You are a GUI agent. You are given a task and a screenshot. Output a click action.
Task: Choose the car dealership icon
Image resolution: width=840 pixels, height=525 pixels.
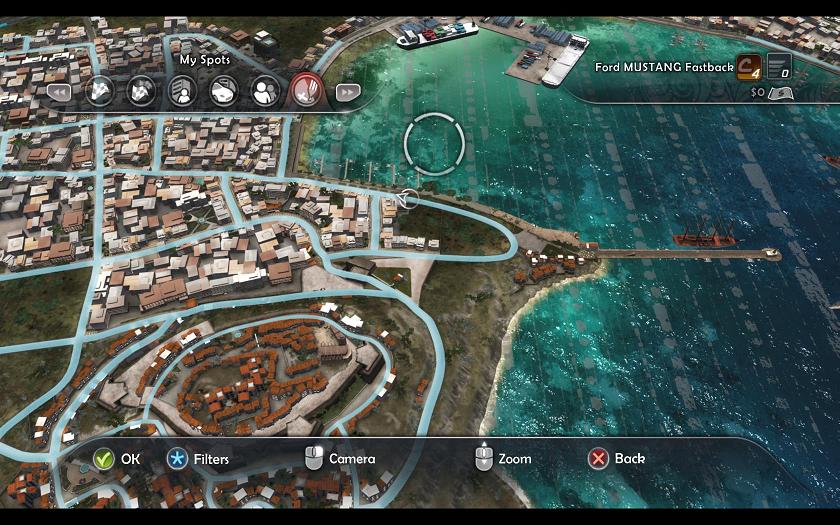pyautogui.click(x=223, y=92)
